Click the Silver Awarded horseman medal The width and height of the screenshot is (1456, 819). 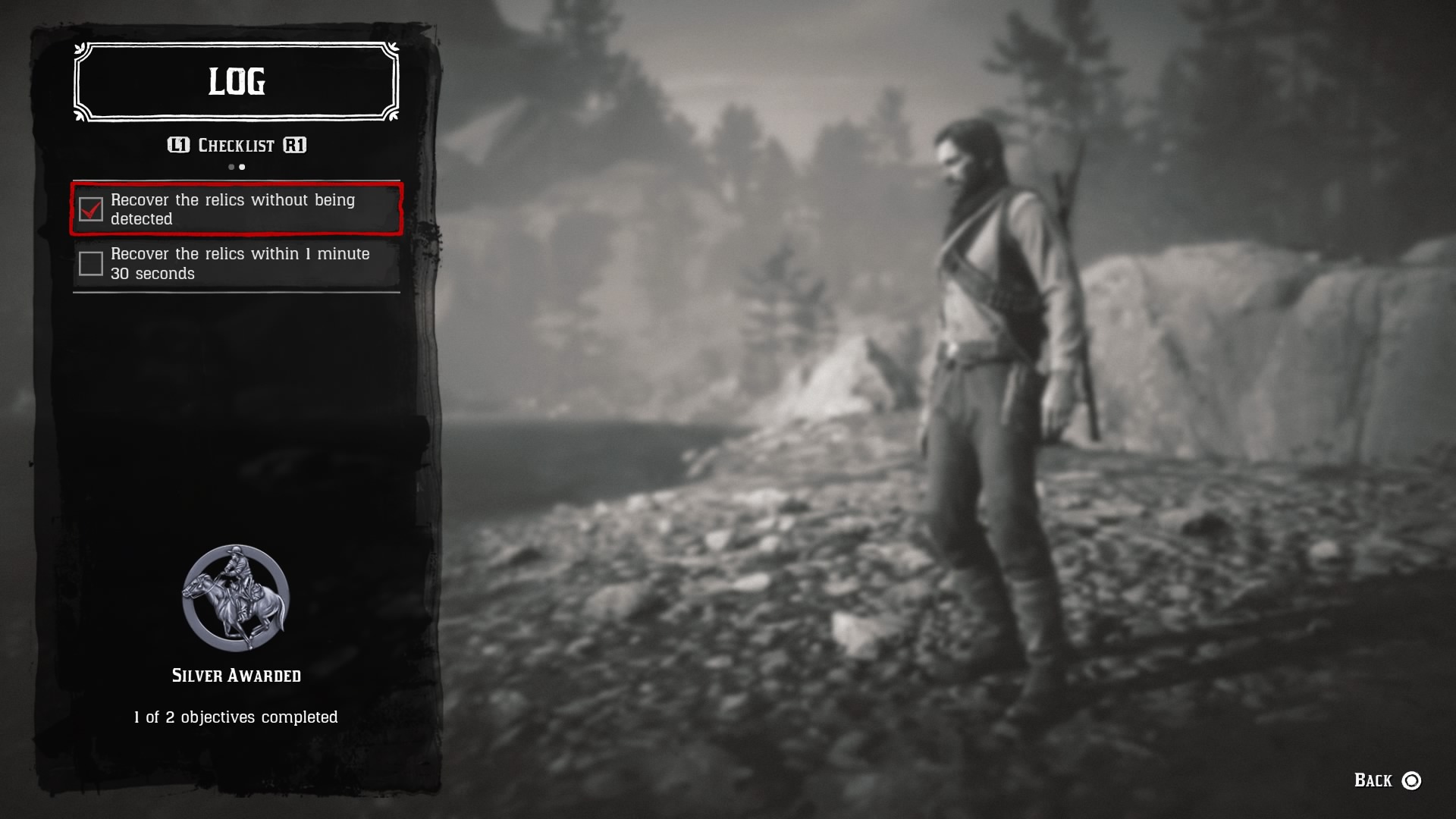pyautogui.click(x=235, y=598)
